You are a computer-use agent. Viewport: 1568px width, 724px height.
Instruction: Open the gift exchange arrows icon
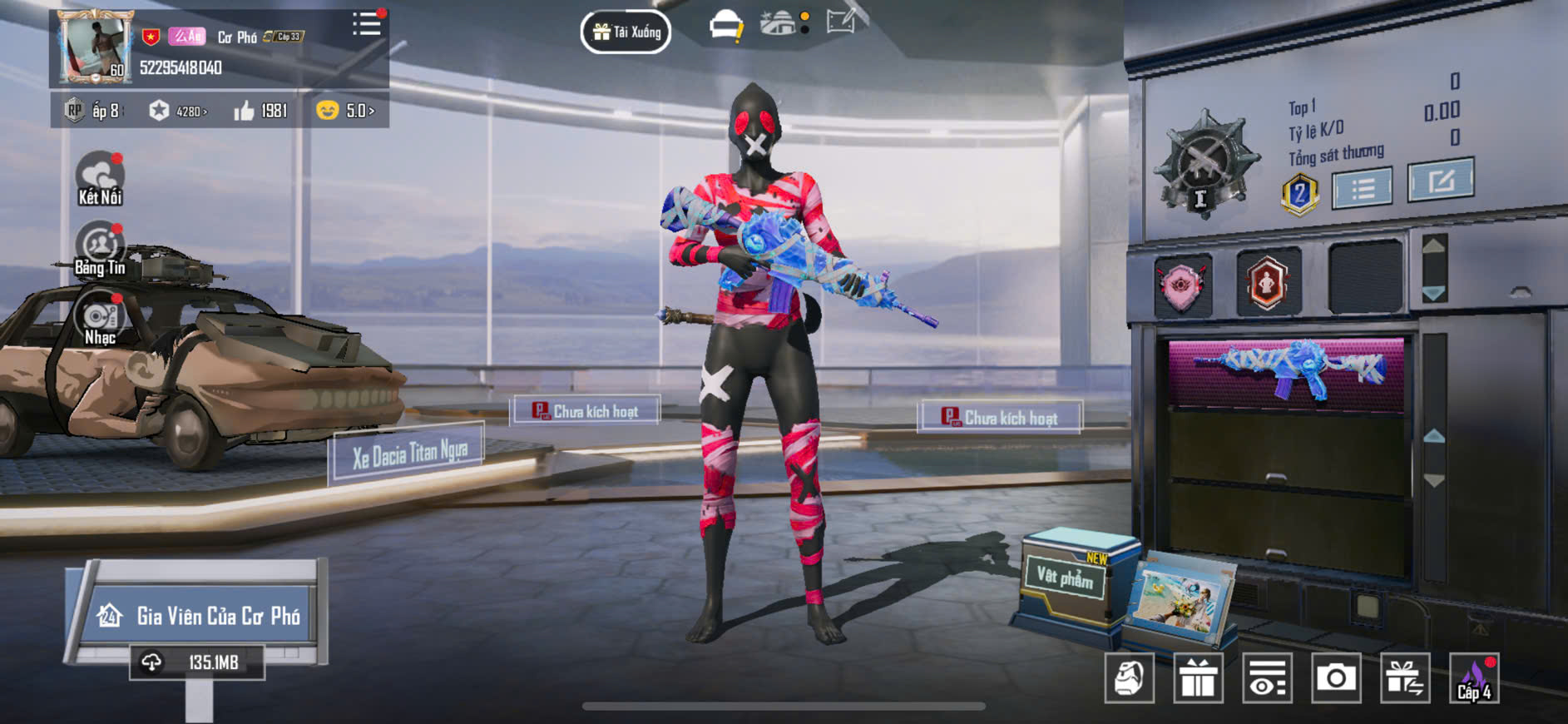coord(1404,678)
